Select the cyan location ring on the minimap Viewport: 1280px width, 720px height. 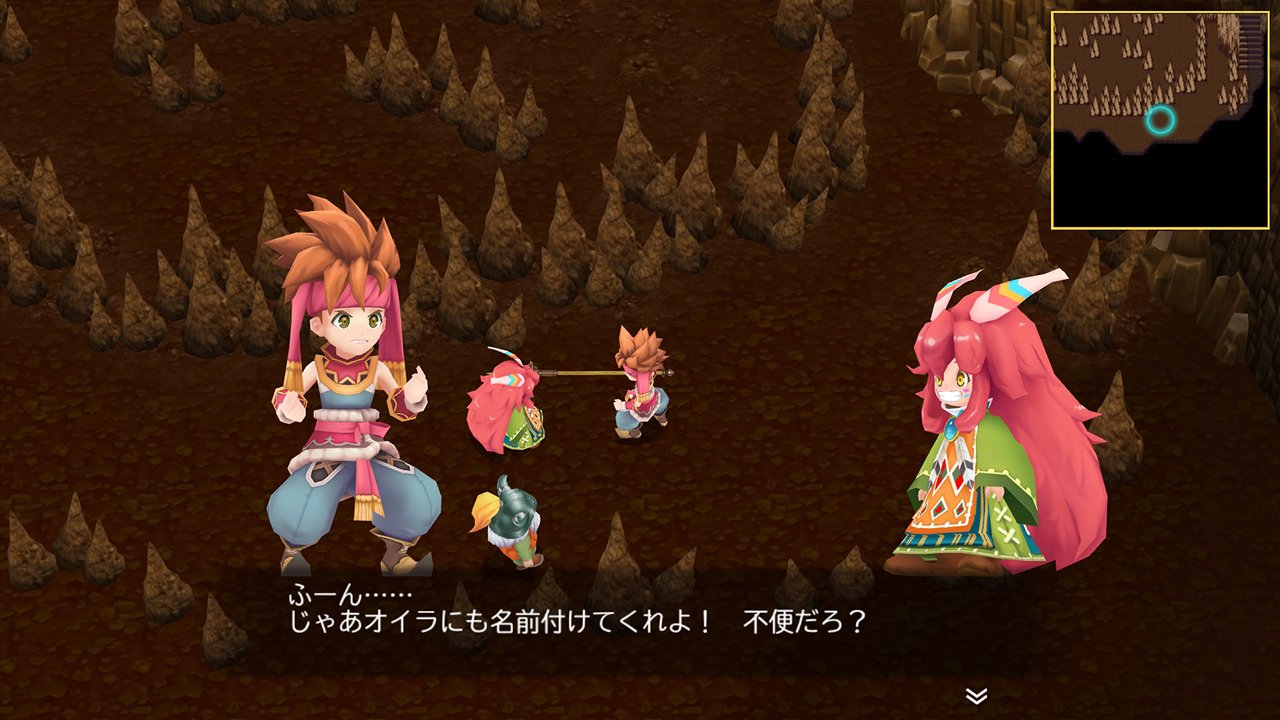[x=1160, y=120]
